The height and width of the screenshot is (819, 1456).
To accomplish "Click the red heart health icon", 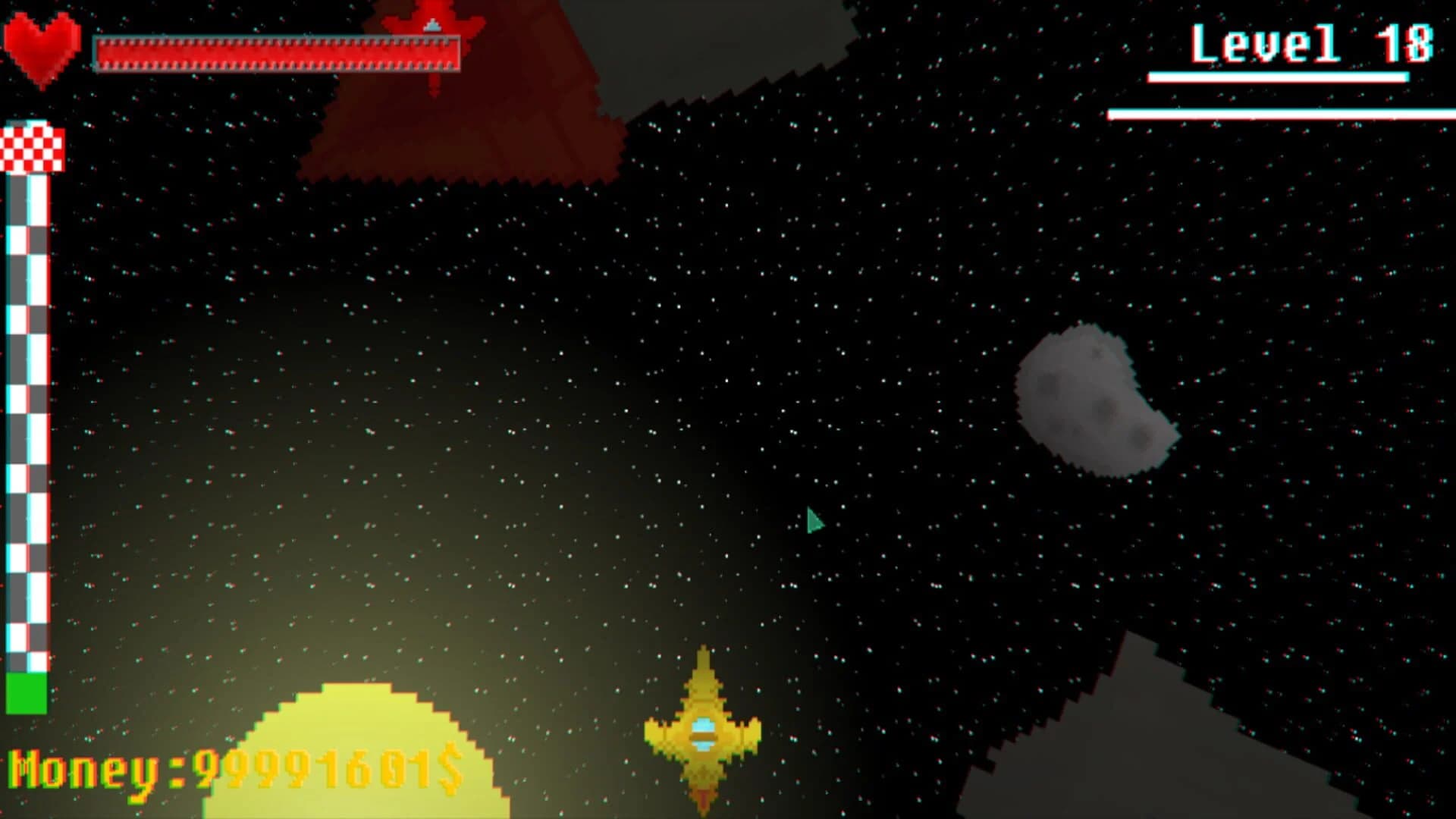I will pyautogui.click(x=42, y=45).
